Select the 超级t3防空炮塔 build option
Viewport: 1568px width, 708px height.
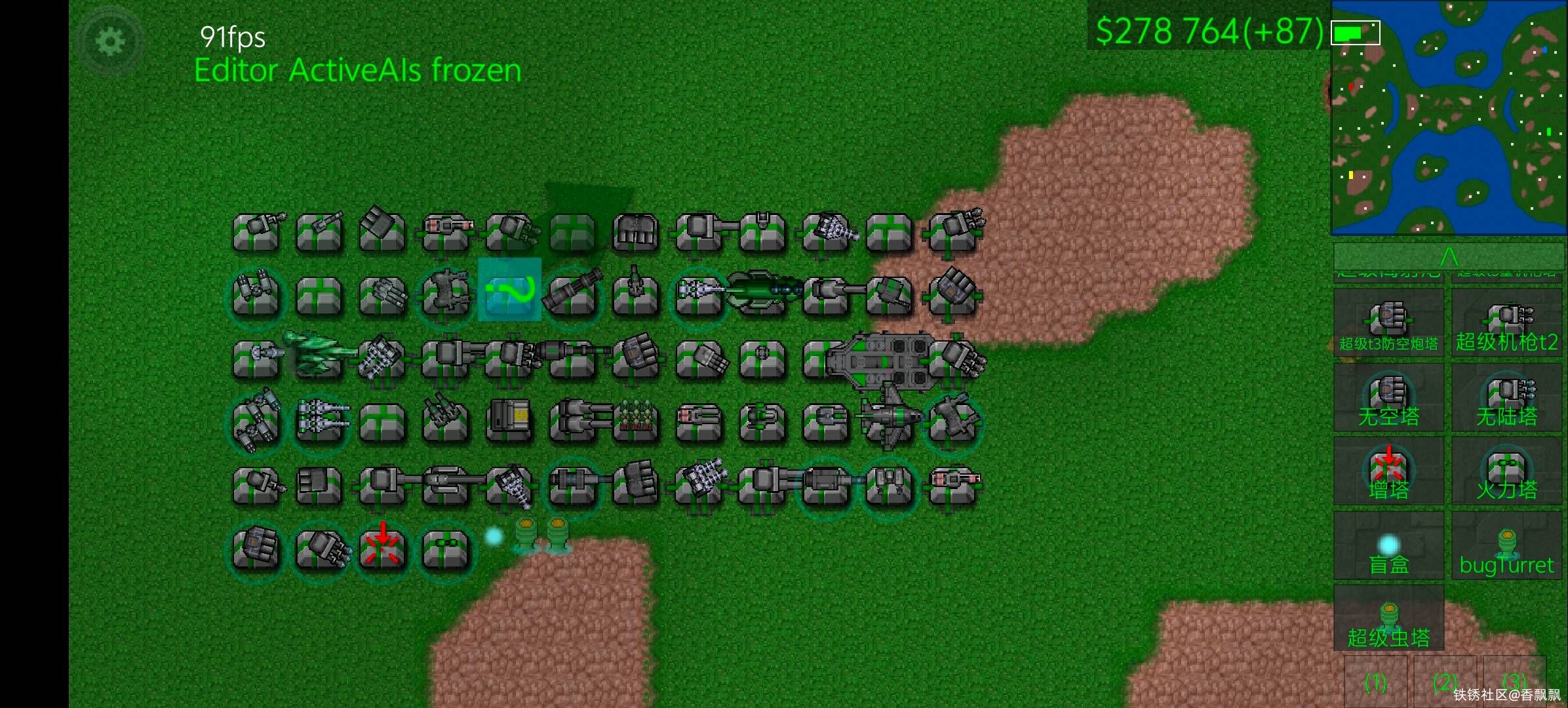coord(1388,325)
